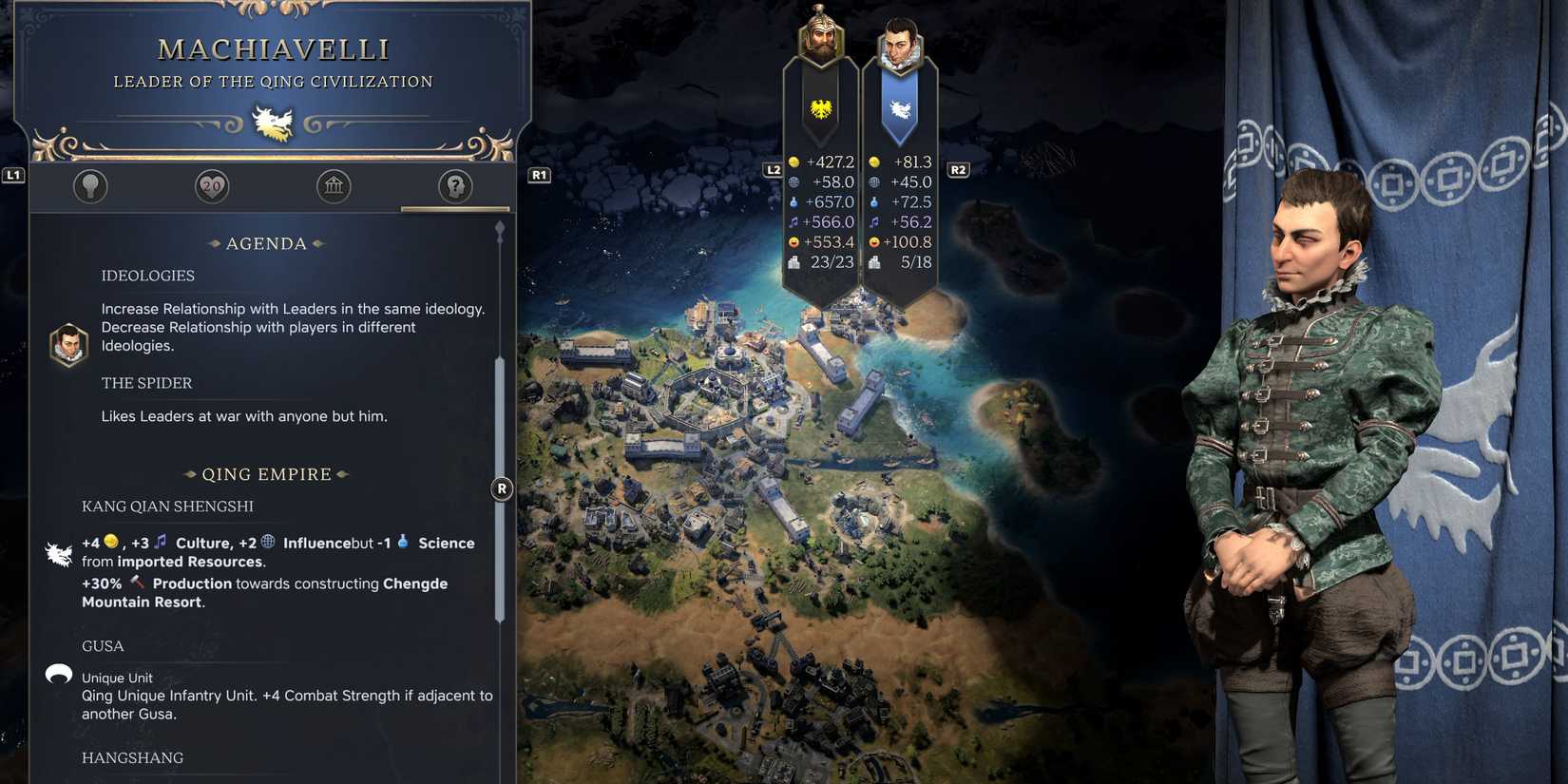Screen dimensions: 1568x784
Task: Select the culture music note icon
Action: [x=794, y=221]
